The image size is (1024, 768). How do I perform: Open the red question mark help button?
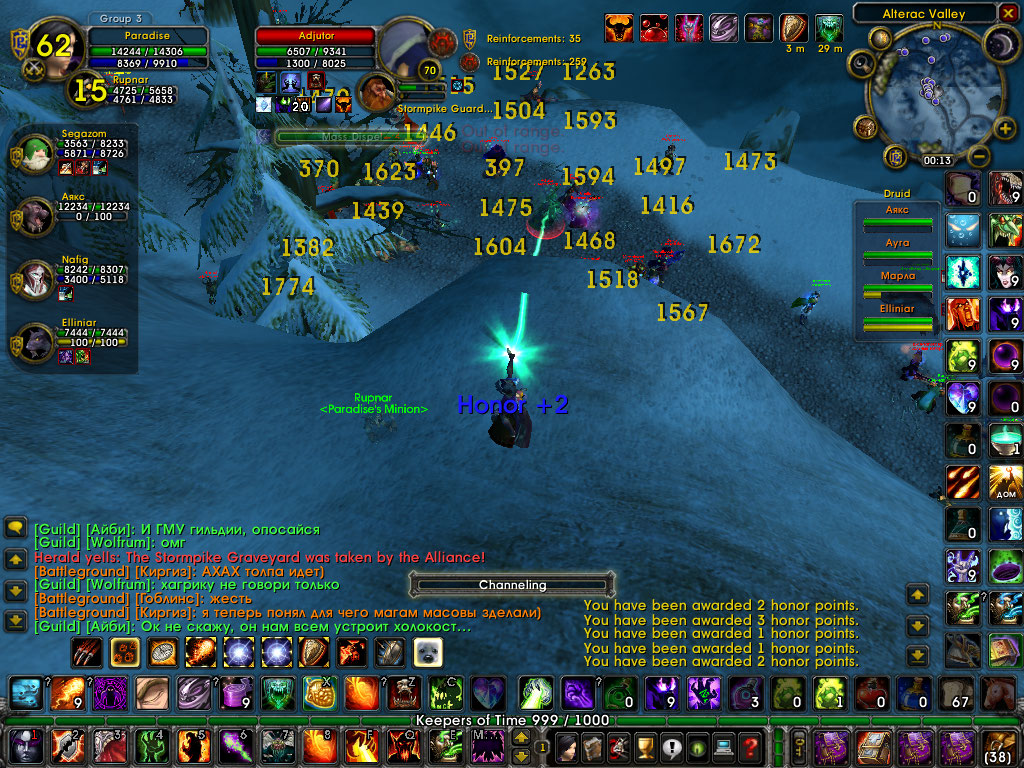coord(750,745)
